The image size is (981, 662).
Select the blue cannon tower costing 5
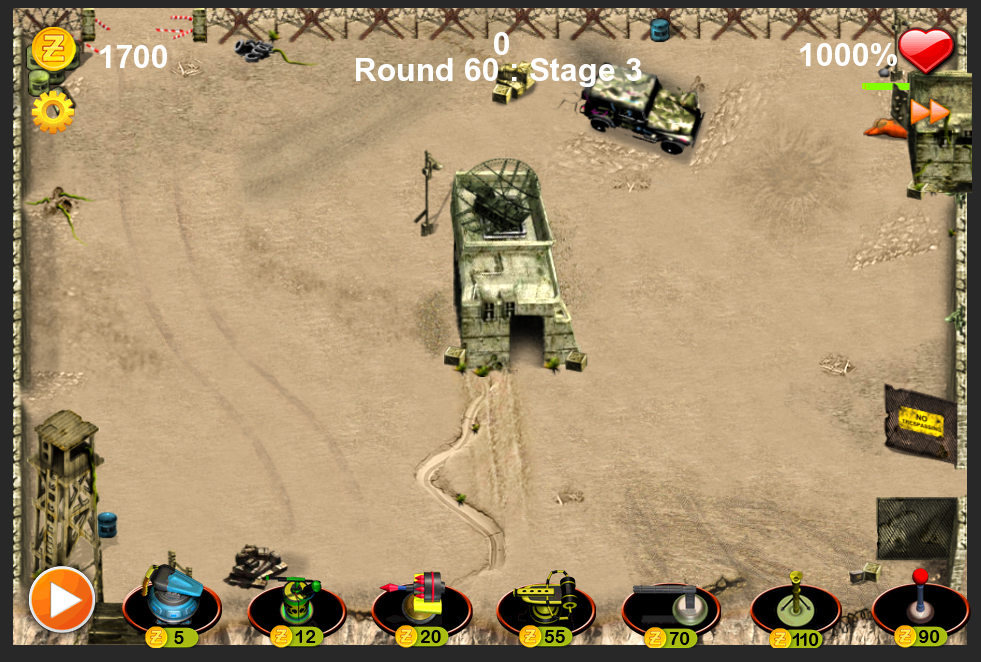click(171, 601)
